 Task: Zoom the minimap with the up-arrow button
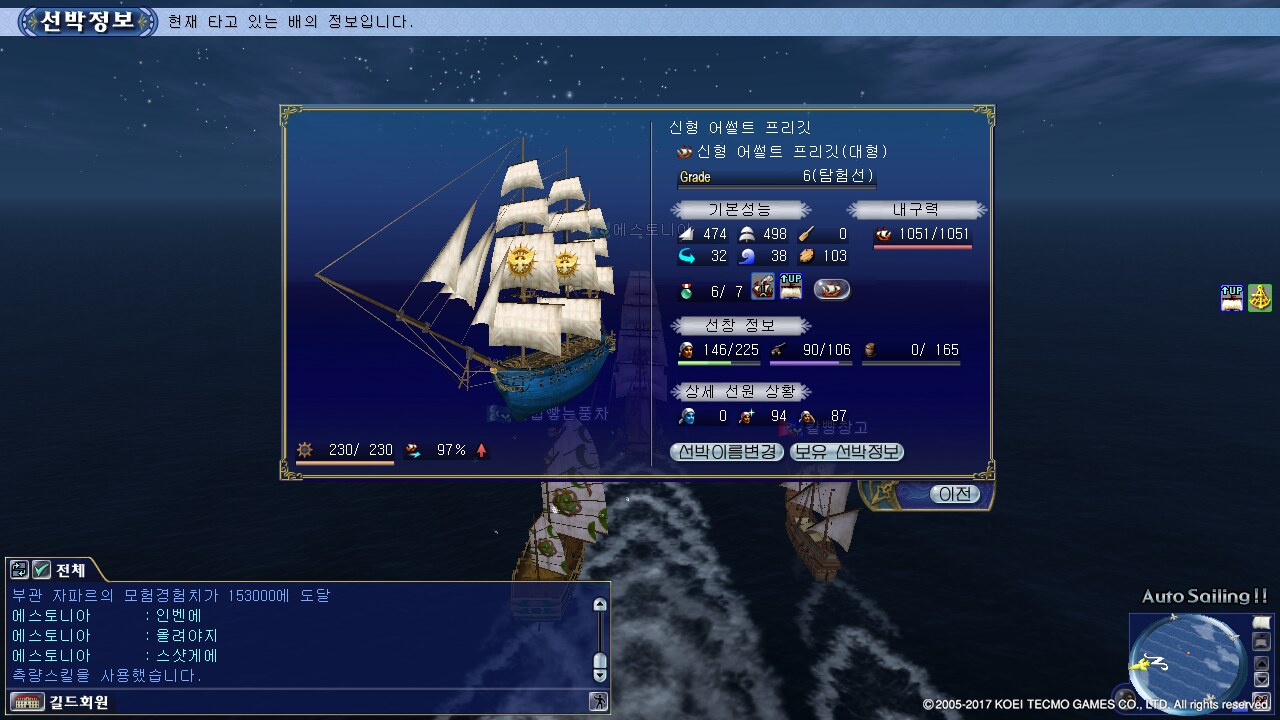tap(1262, 661)
